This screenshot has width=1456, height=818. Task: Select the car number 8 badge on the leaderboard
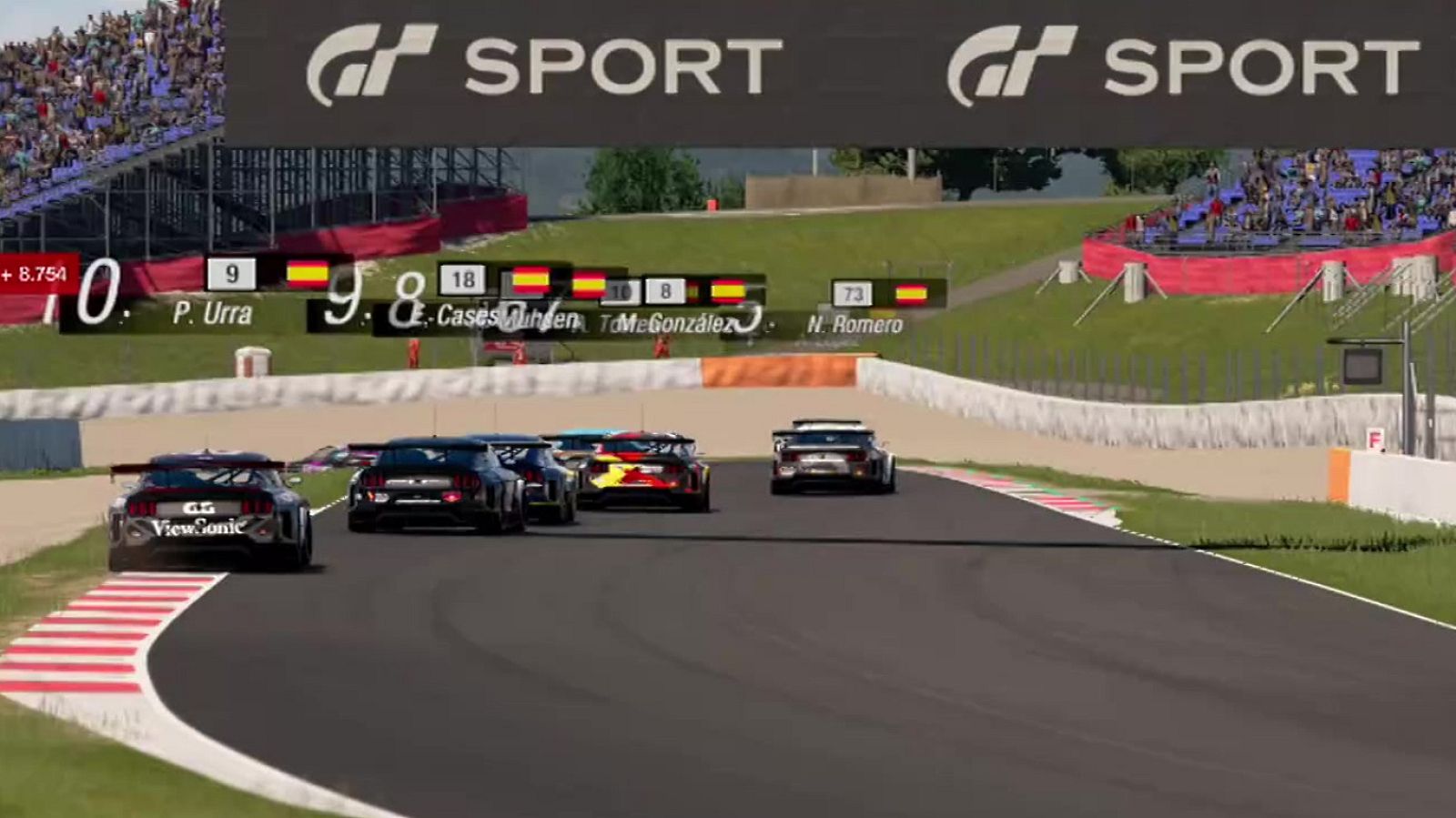click(667, 289)
